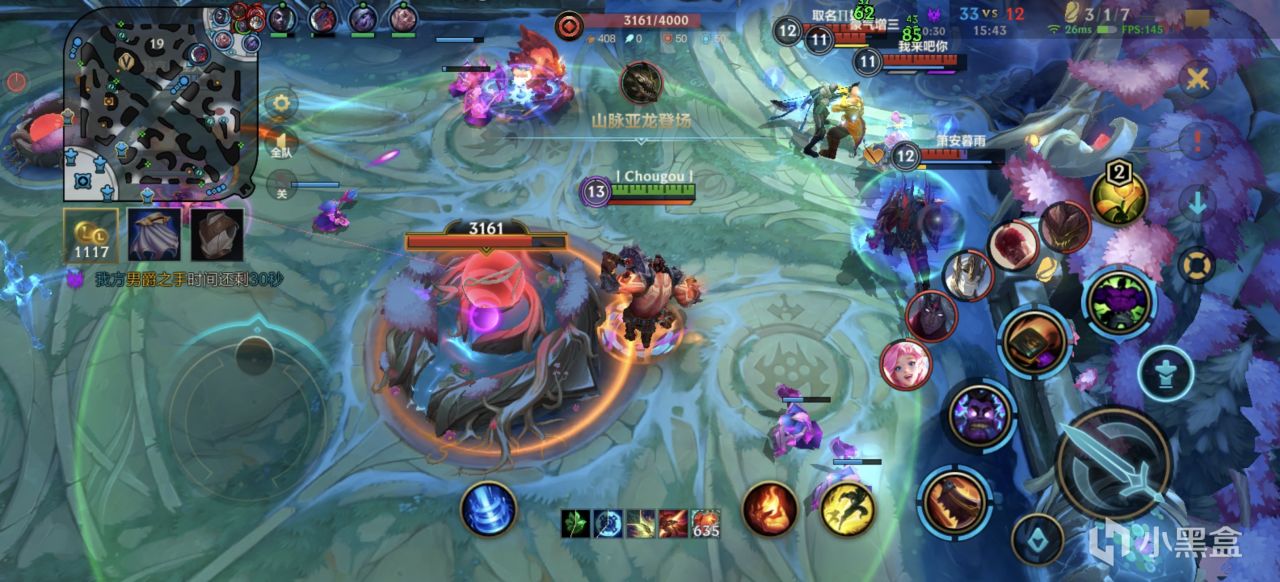Viewport: 1280px width, 582px height.
Task: Tap the blue down-arrow ping button
Action: (1197, 203)
